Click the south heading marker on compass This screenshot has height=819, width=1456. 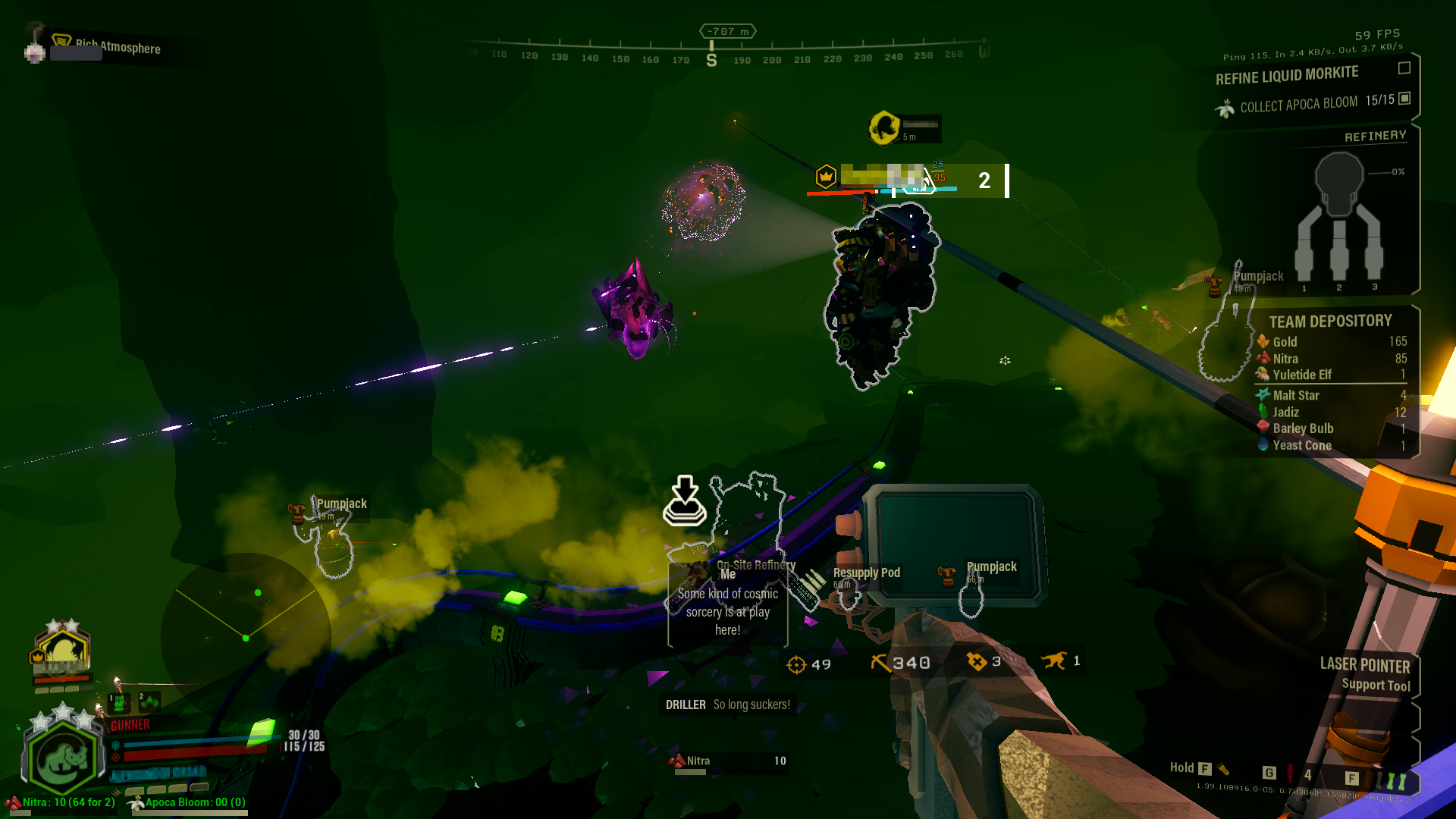[711, 60]
